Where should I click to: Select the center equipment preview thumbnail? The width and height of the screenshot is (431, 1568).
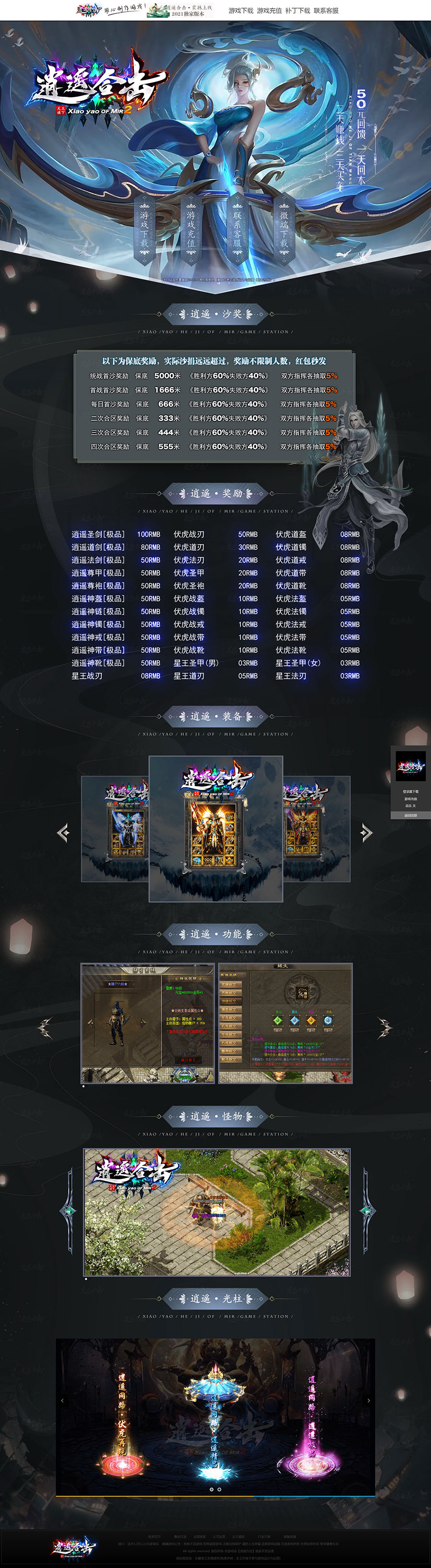(215, 828)
